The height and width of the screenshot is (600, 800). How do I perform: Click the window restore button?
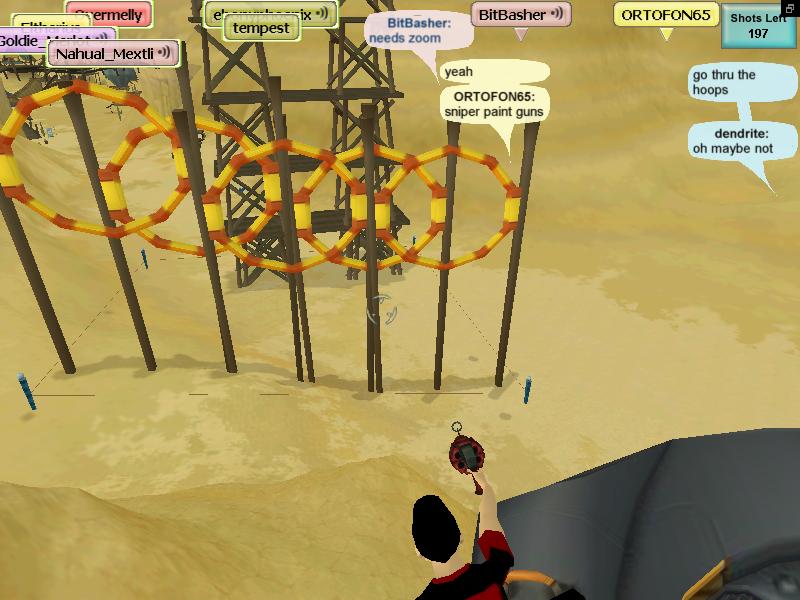791,9
